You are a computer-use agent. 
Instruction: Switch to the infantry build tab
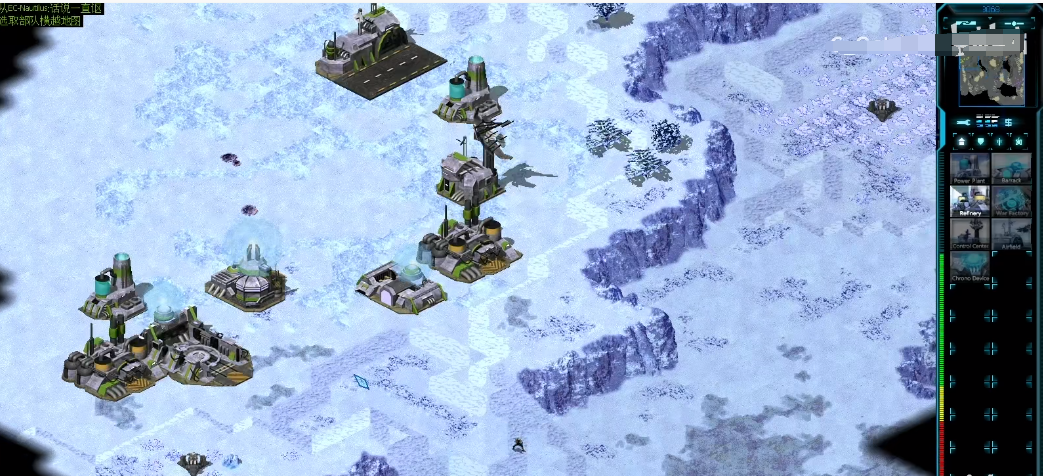tap(999, 142)
